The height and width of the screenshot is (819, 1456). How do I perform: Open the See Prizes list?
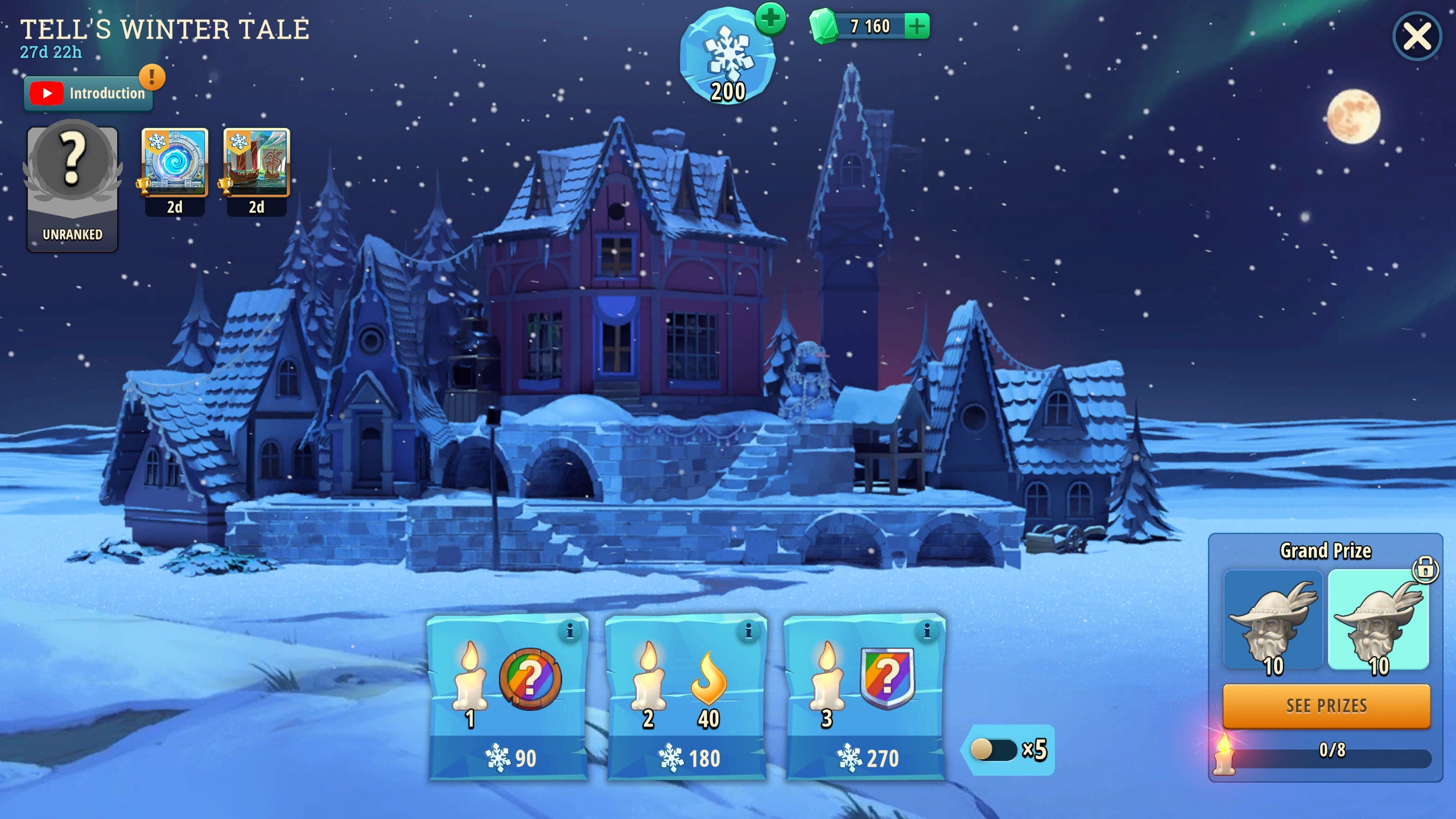1326,706
